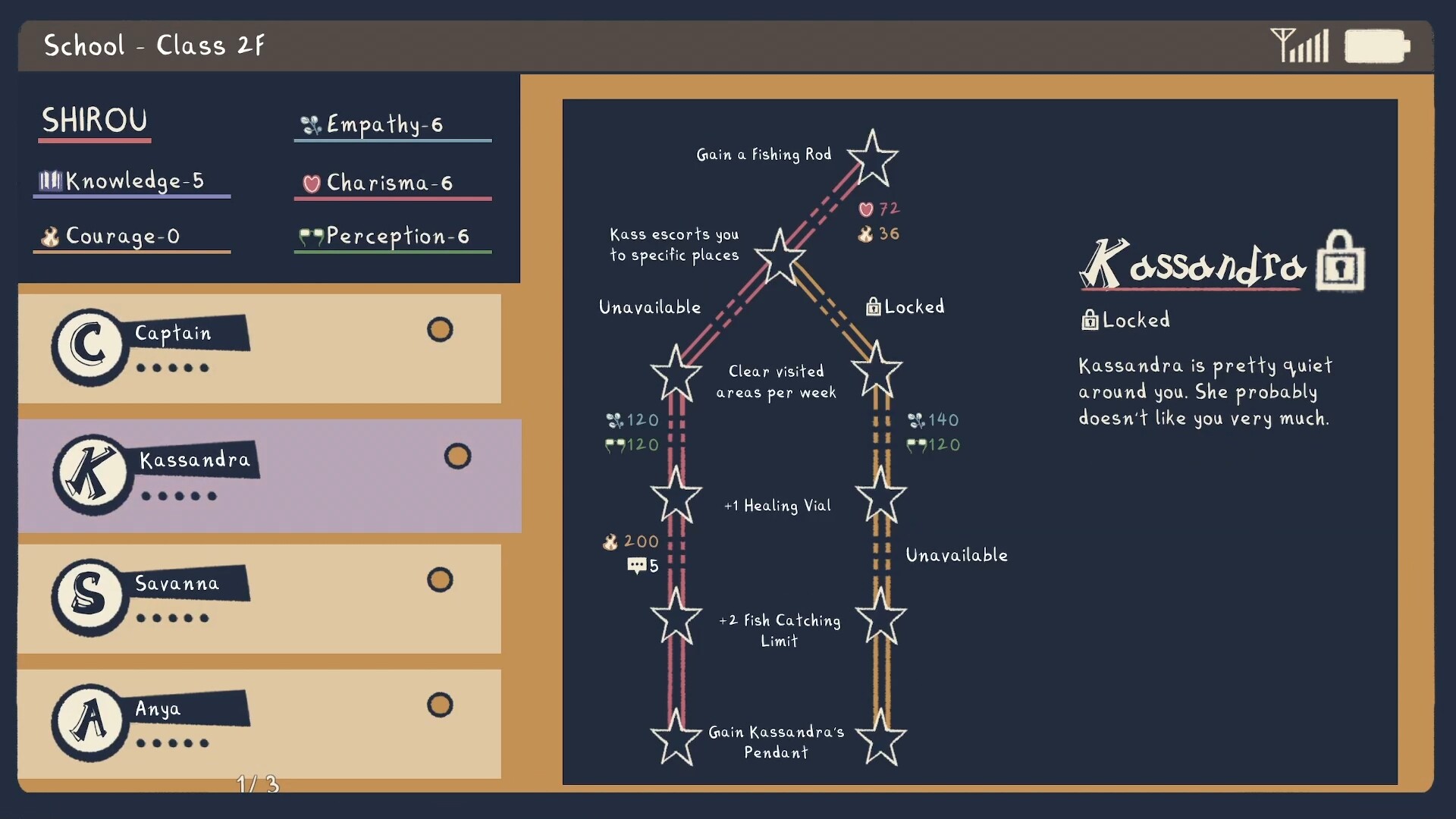Select the Knowledge books icon
Viewport: 1456px width, 819px height.
50,180
